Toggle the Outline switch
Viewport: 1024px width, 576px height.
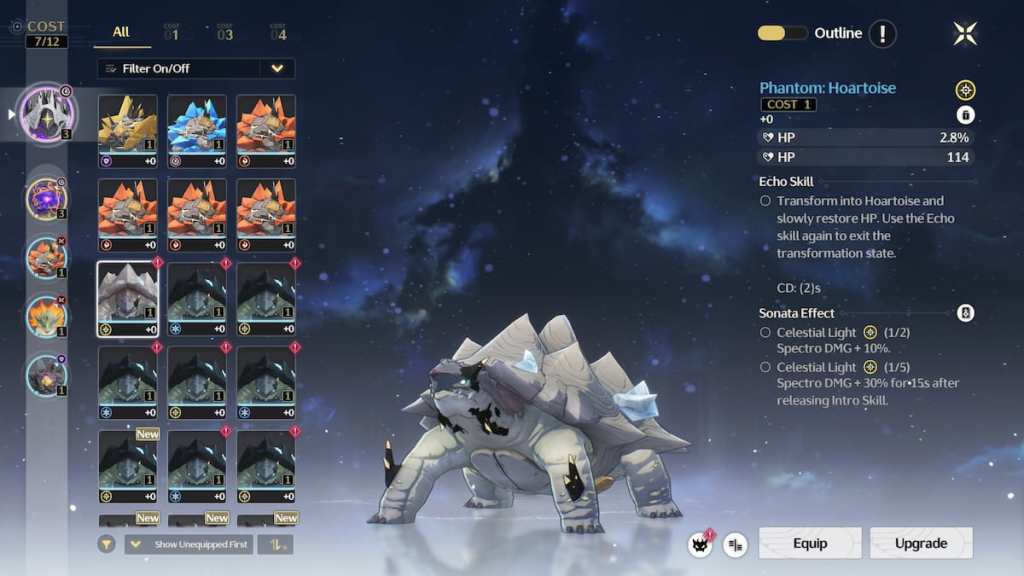pyautogui.click(x=782, y=33)
